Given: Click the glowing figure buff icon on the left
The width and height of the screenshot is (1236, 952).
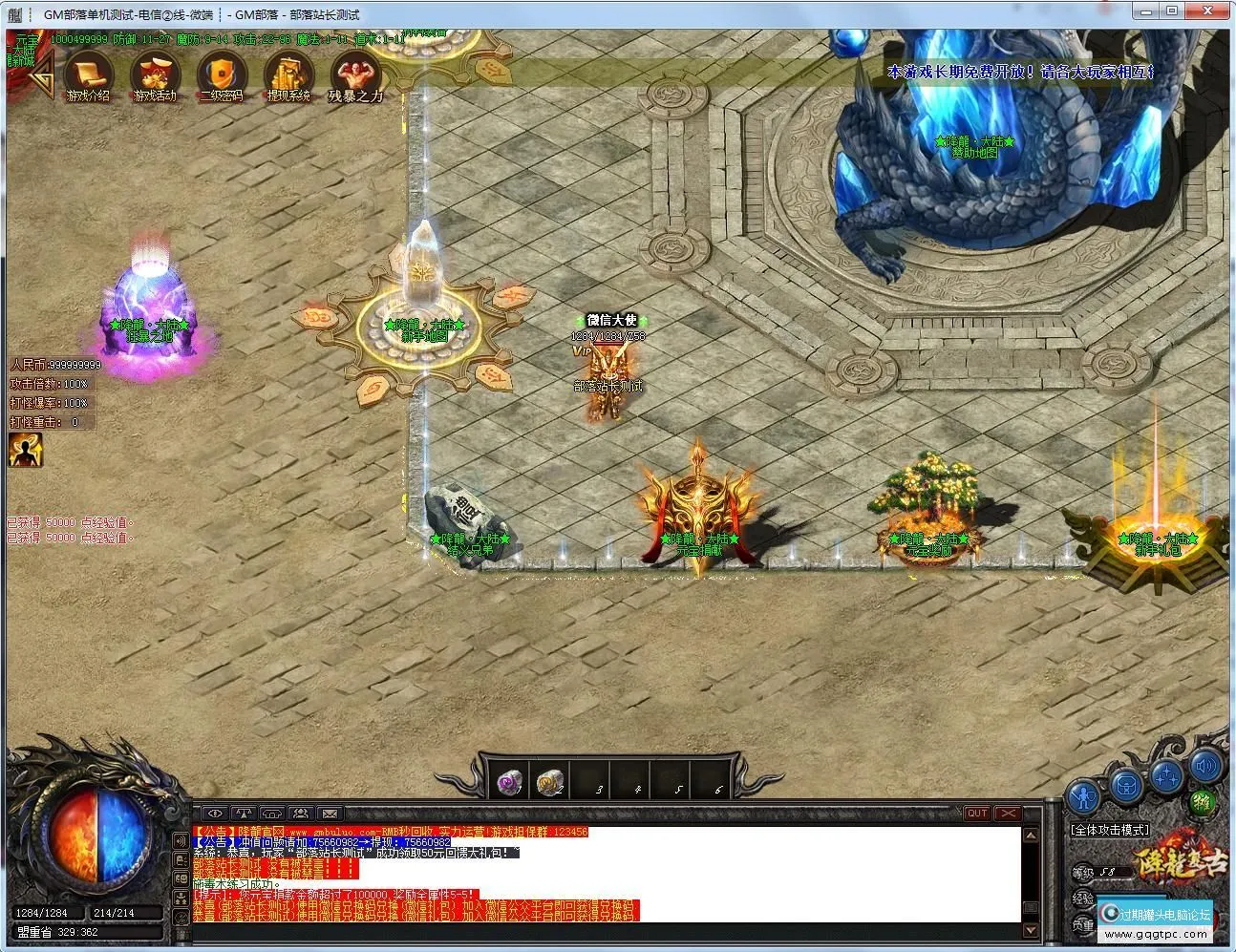Looking at the screenshot, I should tap(25, 450).
